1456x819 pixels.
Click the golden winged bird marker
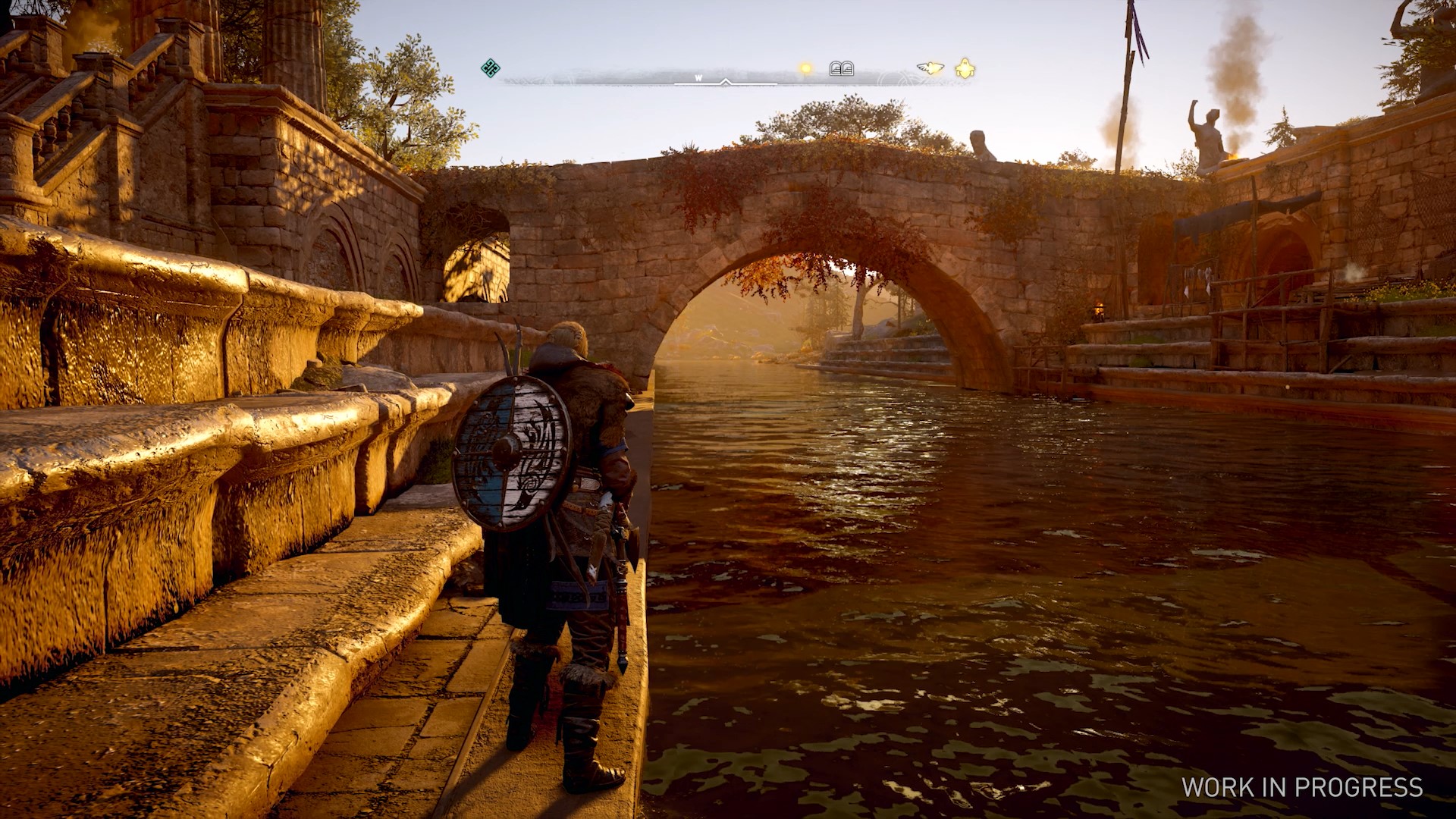coord(930,68)
